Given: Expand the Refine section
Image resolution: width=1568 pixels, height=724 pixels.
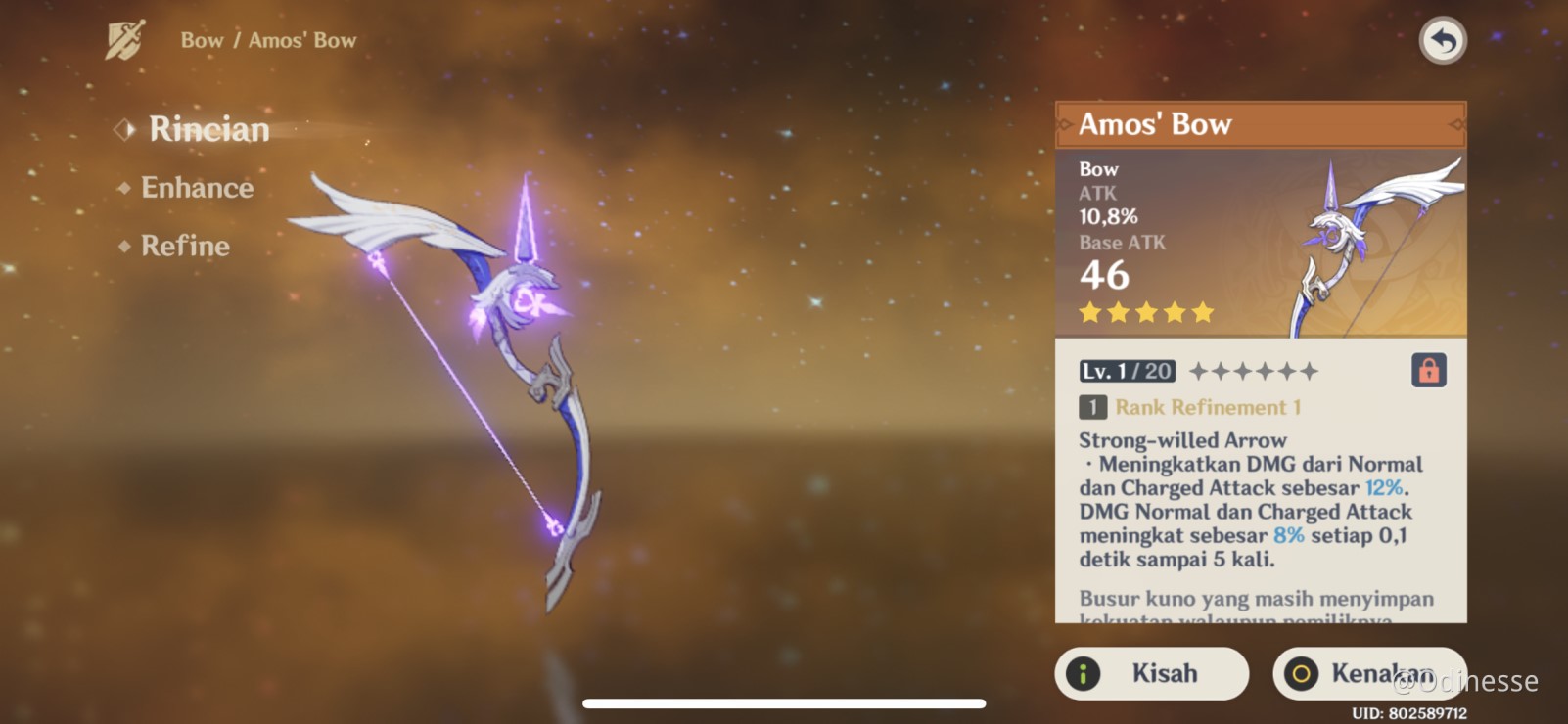Looking at the screenshot, I should click(186, 246).
